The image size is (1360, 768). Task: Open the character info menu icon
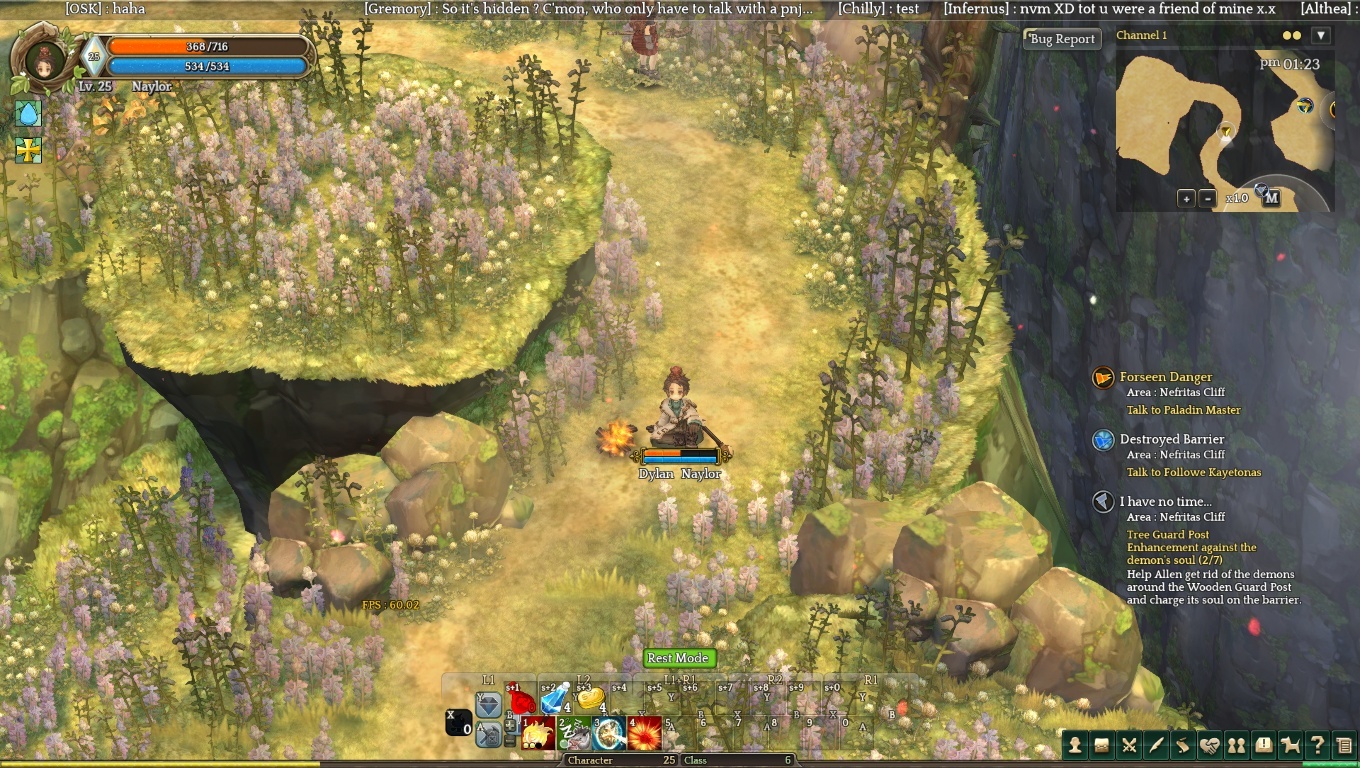tap(1075, 744)
